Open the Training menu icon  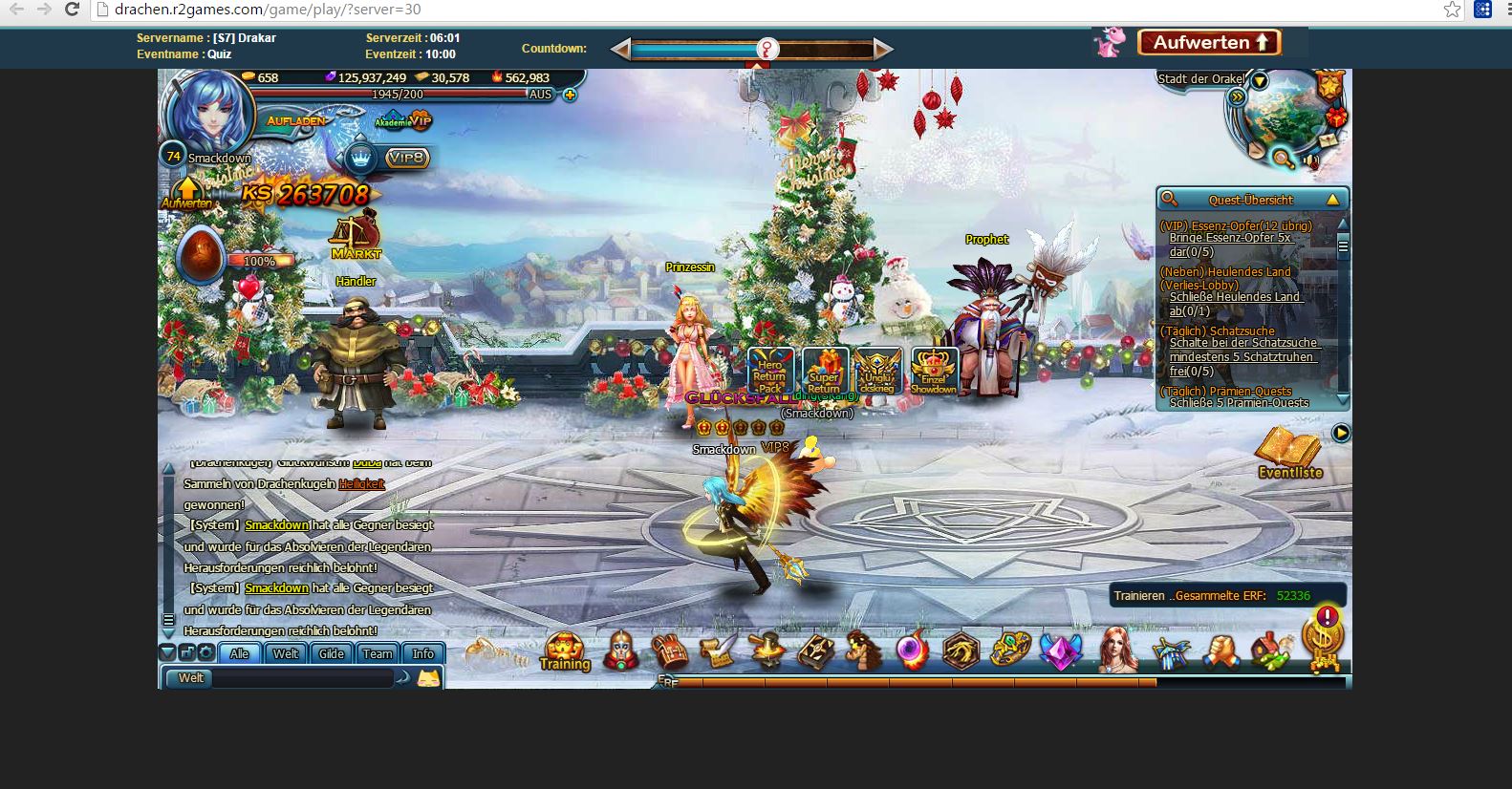(565, 650)
